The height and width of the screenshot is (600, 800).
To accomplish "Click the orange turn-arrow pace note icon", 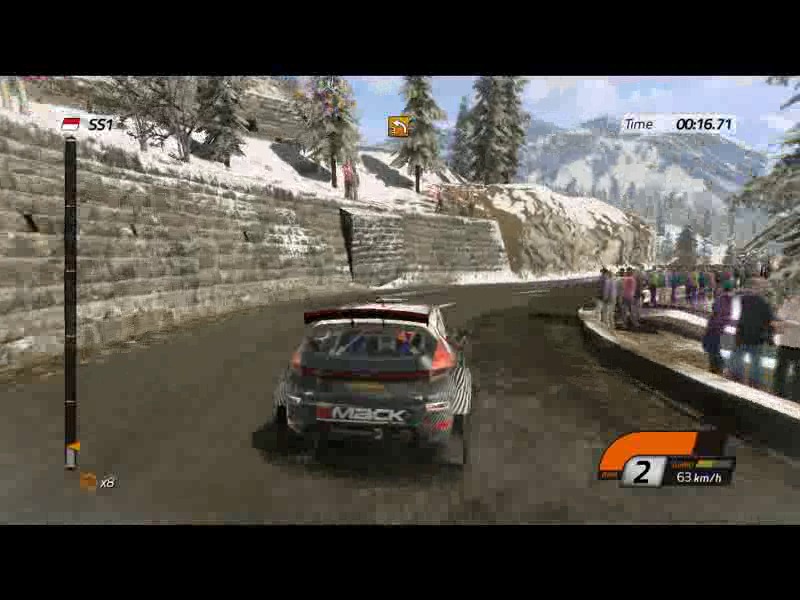I will [x=399, y=126].
